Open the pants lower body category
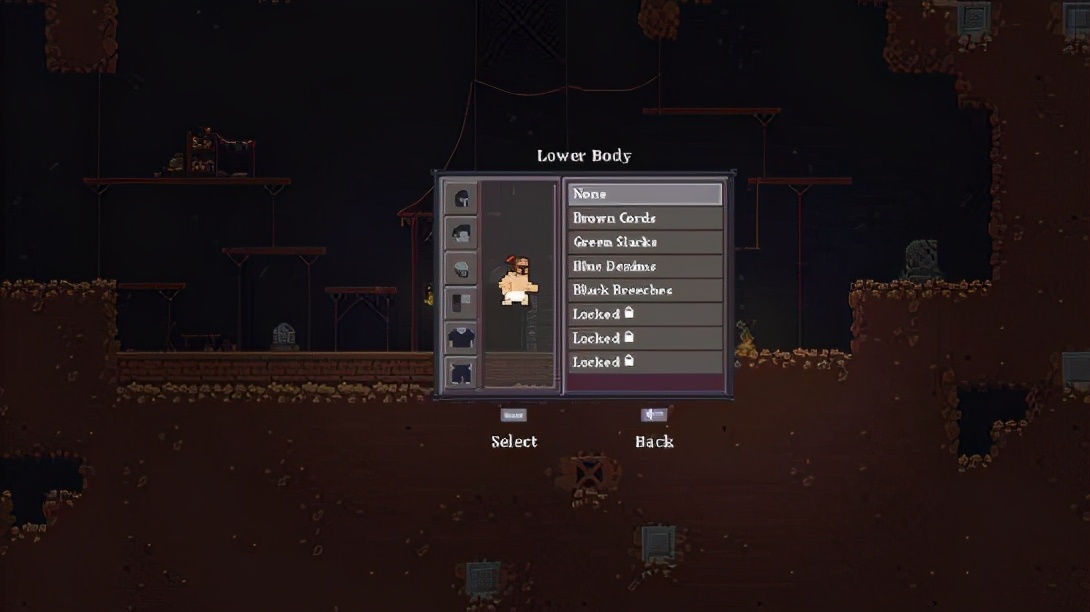The height and width of the screenshot is (612, 1090). [461, 373]
